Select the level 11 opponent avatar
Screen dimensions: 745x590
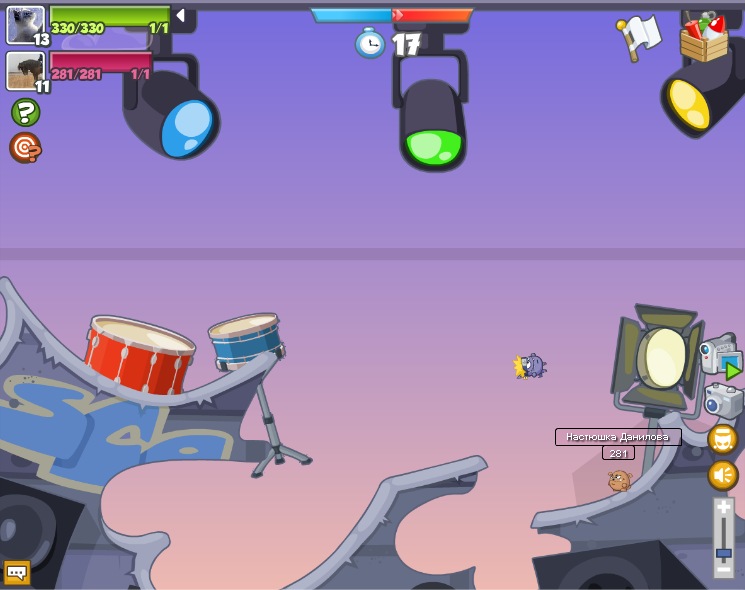point(25,70)
